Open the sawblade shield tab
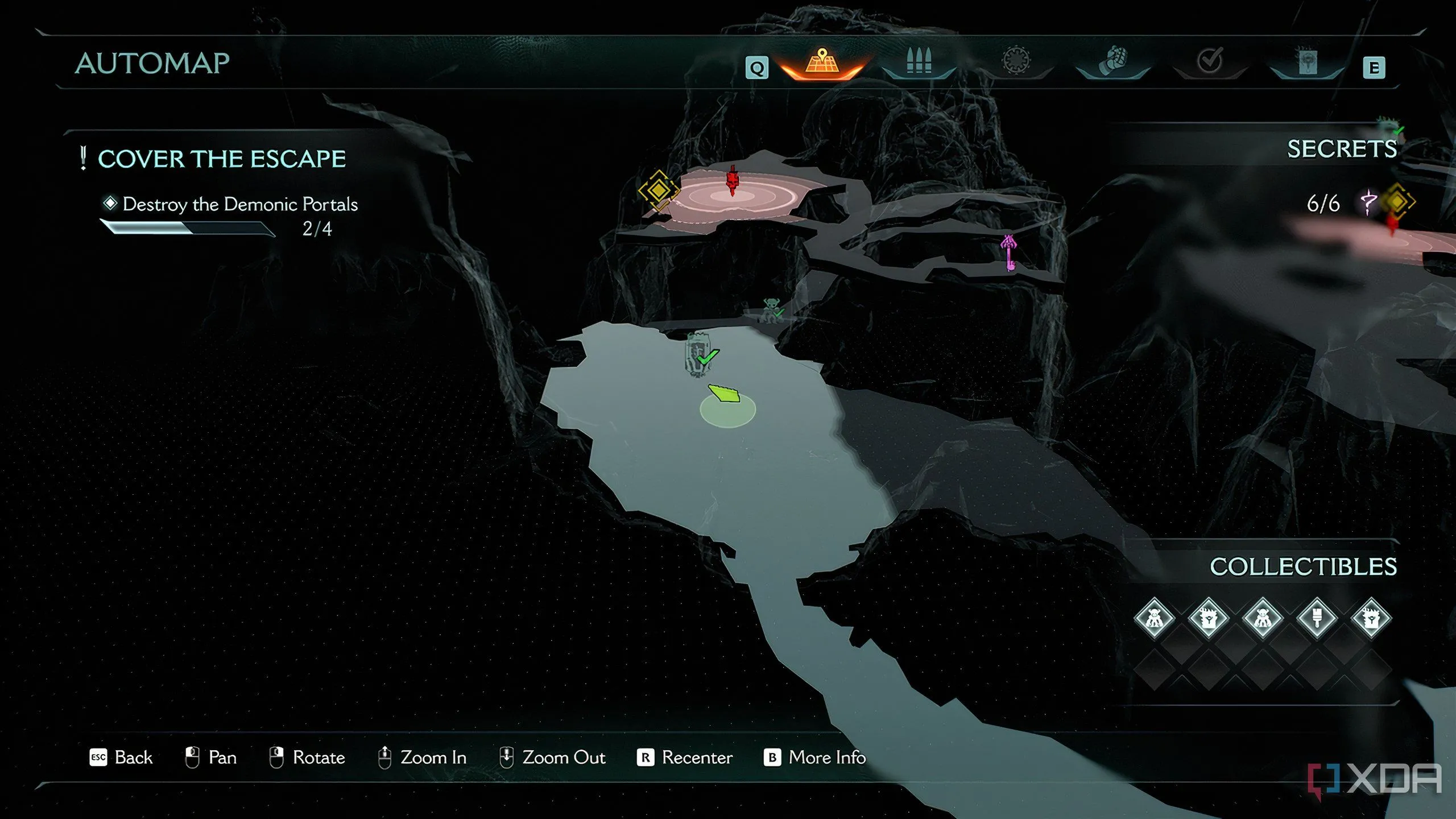The height and width of the screenshot is (819, 1456). click(x=1016, y=61)
